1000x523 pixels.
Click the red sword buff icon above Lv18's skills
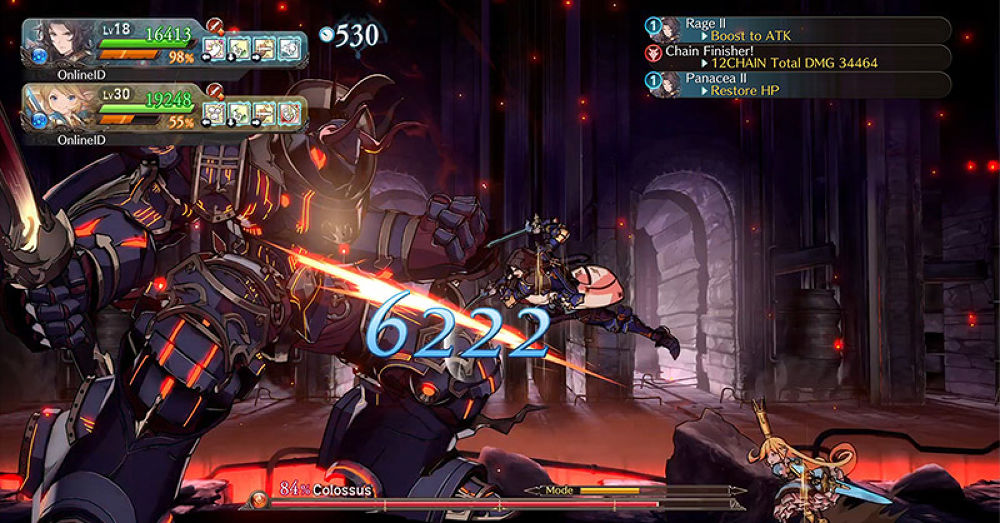pos(214,25)
